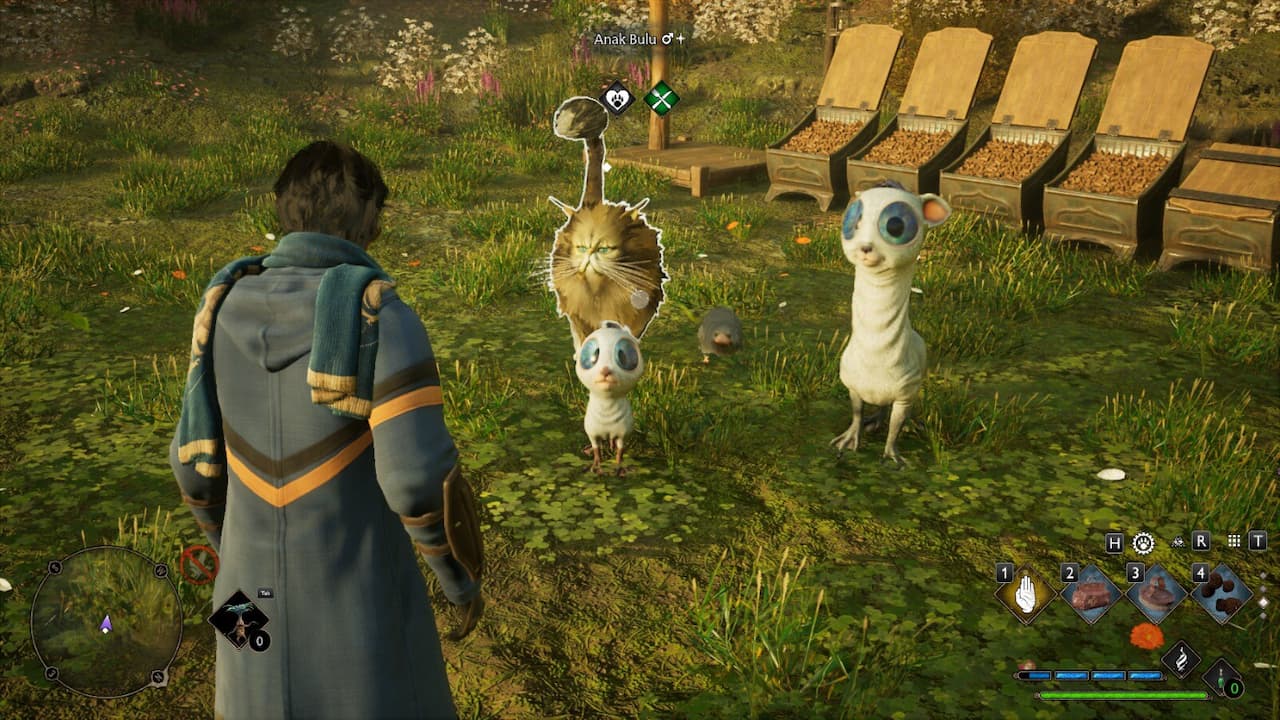Image resolution: width=1280 pixels, height=720 pixels.
Task: Open the beast interaction wheel paw icon
Action: point(1142,543)
